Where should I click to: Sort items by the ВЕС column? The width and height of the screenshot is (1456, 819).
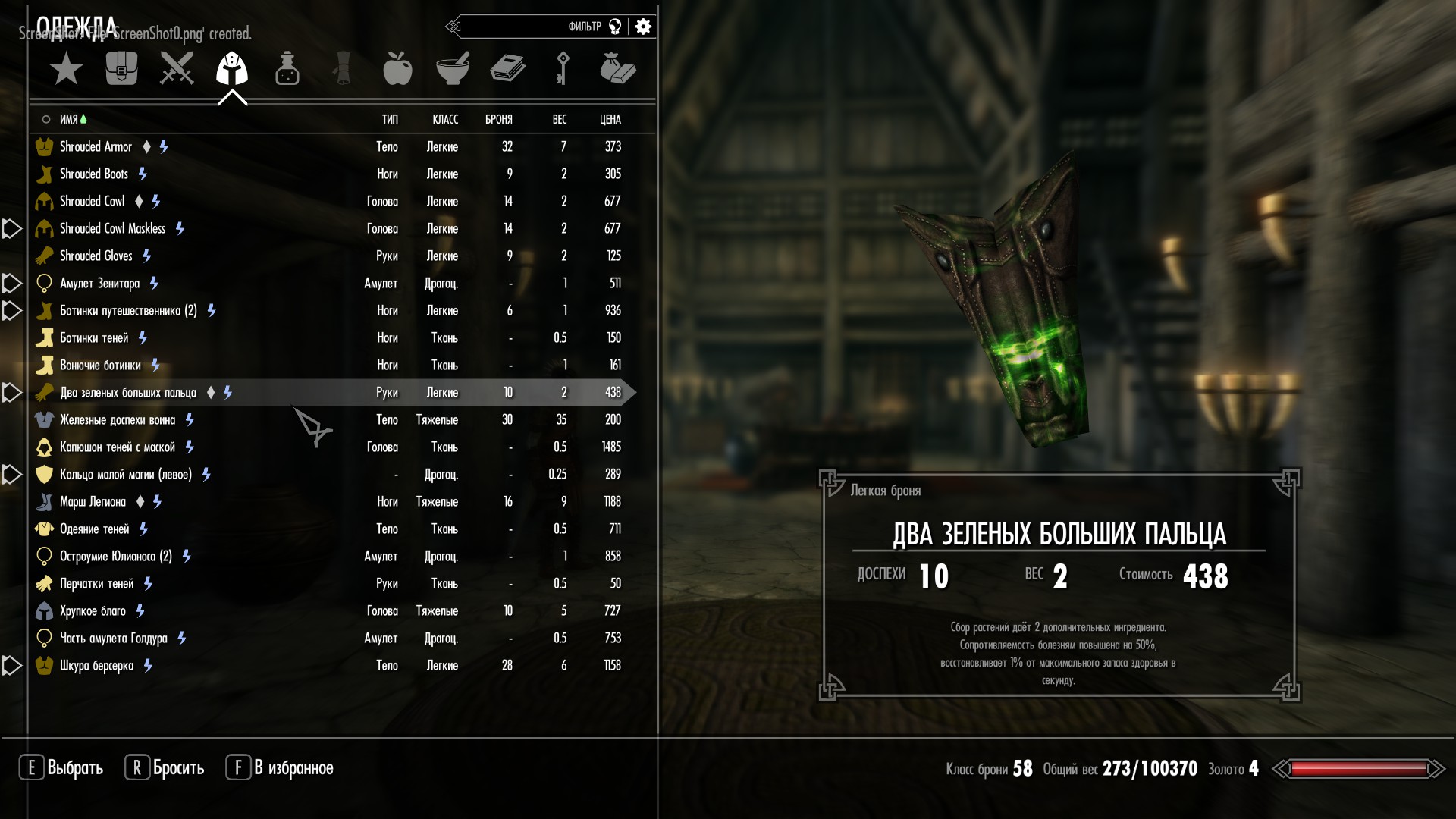560,119
